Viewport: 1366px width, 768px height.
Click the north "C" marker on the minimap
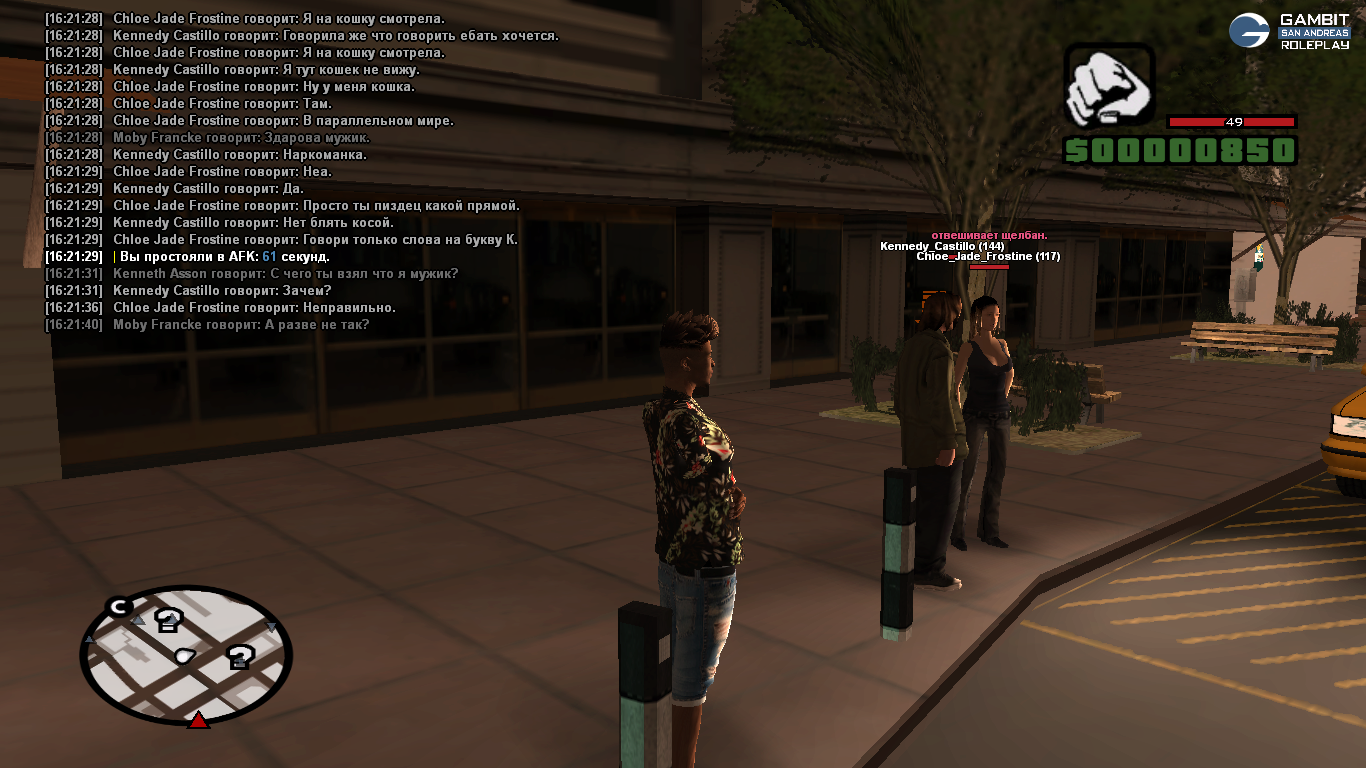pos(119,606)
